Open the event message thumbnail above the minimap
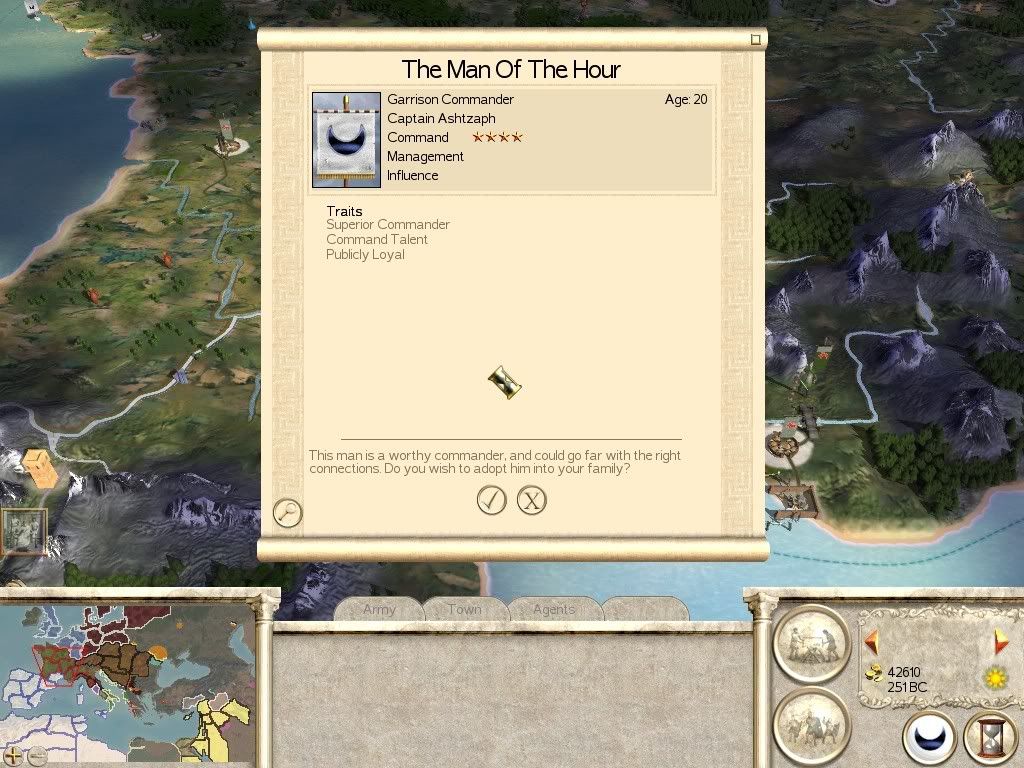Image resolution: width=1024 pixels, height=768 pixels. pos(22,531)
